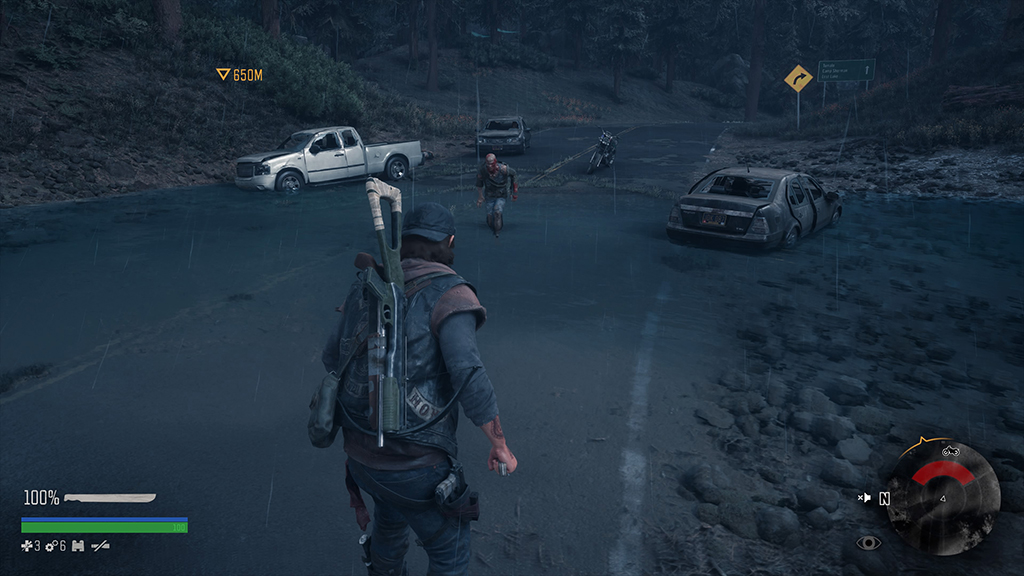This screenshot has width=1024, height=576.
Task: Click the motorcycle marker on the minimap
Action: coord(950,450)
